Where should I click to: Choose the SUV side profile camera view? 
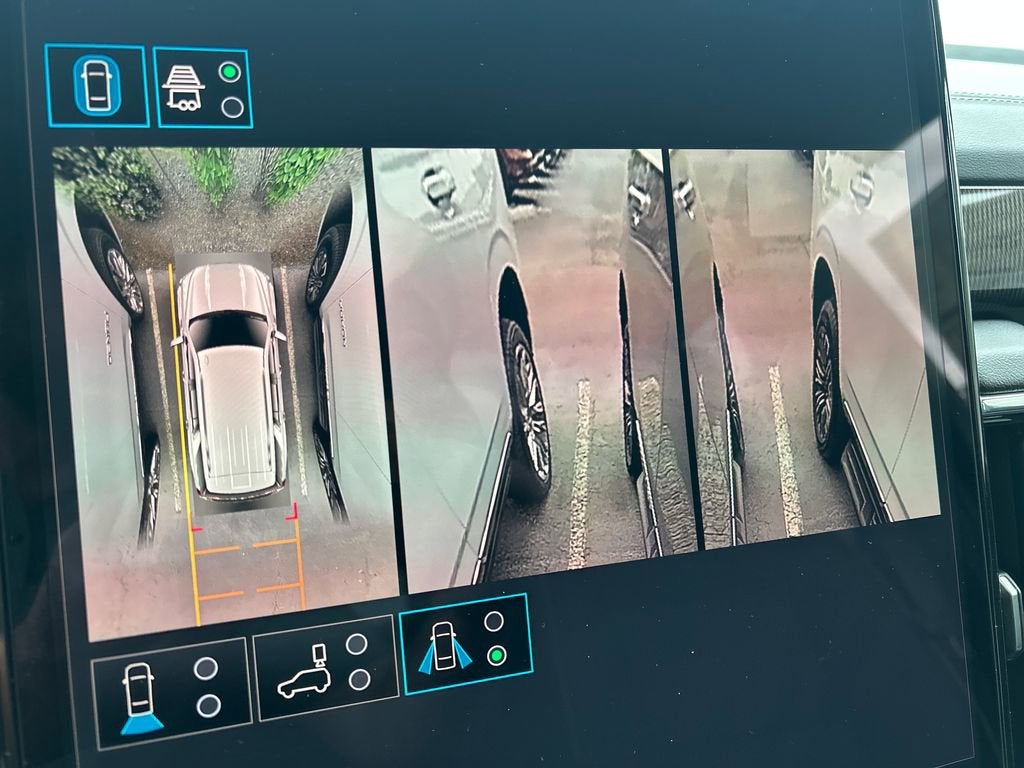click(x=326, y=668)
